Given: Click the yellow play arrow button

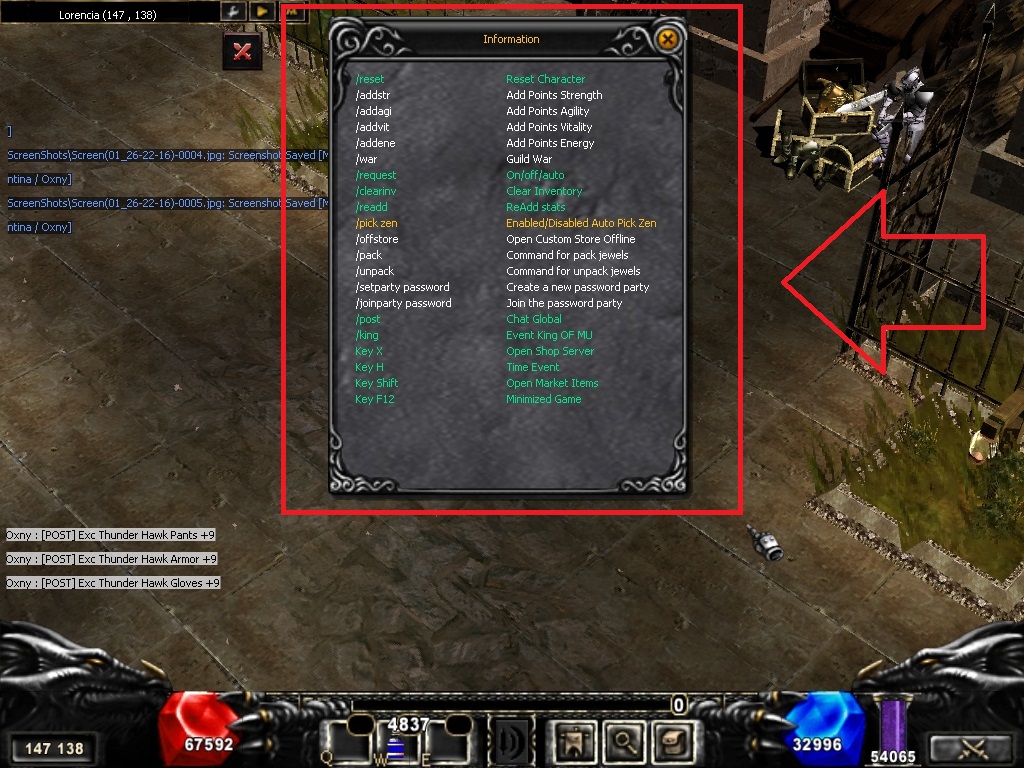Looking at the screenshot, I should (261, 12).
